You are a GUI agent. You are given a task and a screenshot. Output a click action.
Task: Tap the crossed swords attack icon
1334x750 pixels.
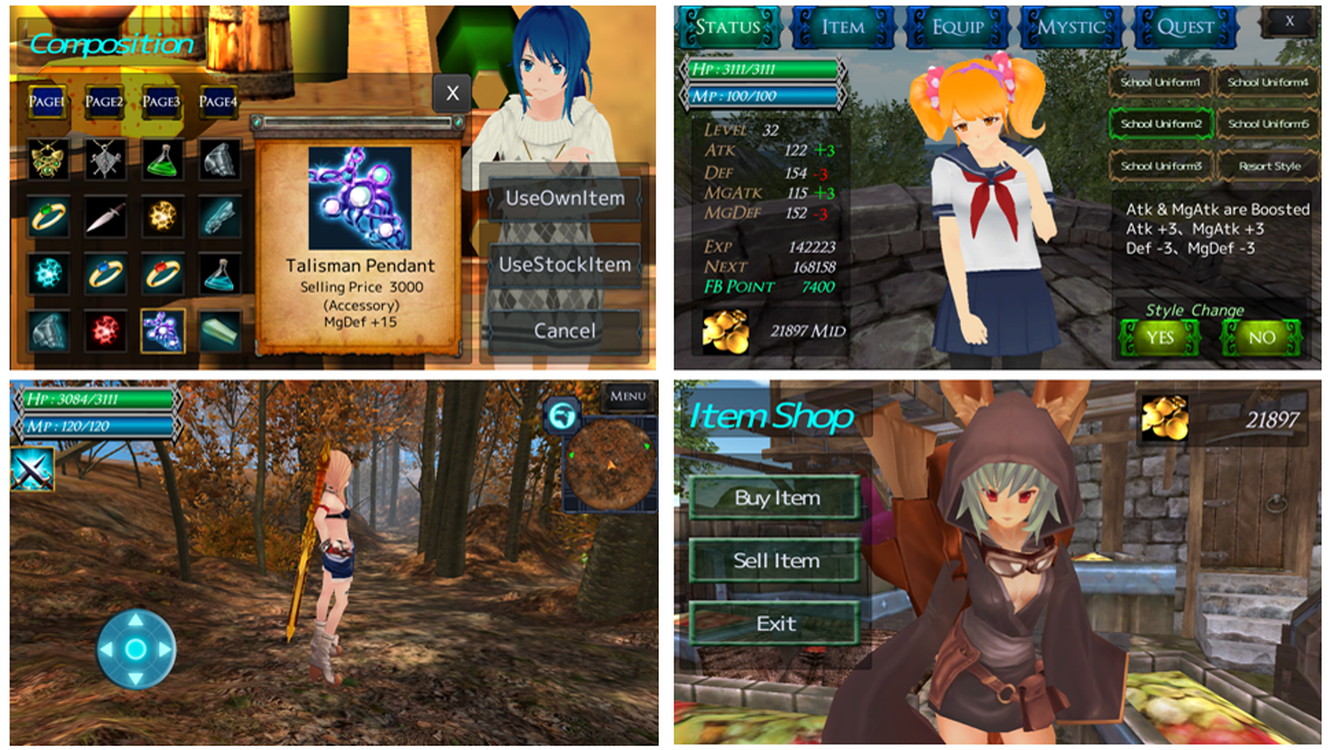[32, 469]
